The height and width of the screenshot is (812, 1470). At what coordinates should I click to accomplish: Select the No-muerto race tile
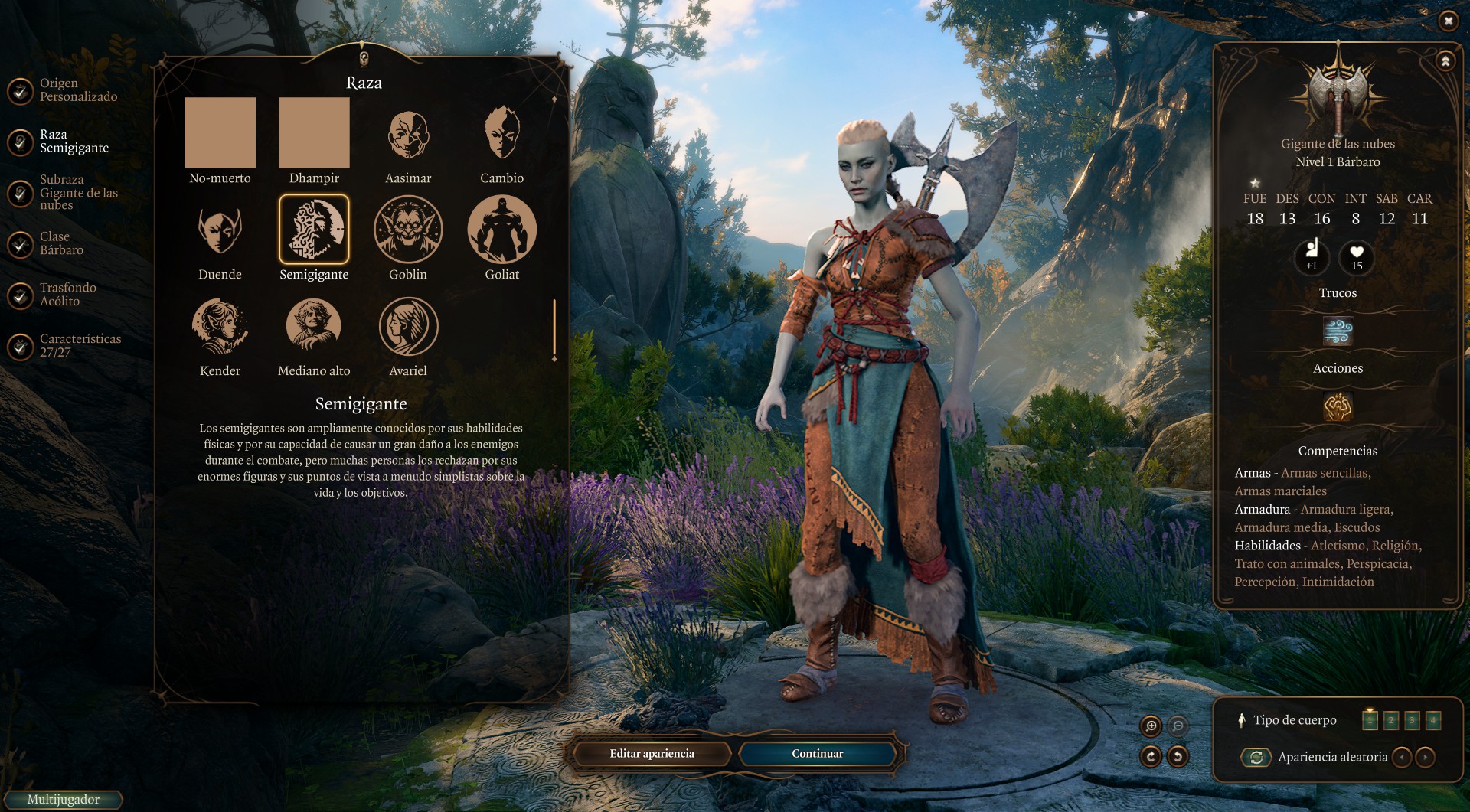coord(220,133)
